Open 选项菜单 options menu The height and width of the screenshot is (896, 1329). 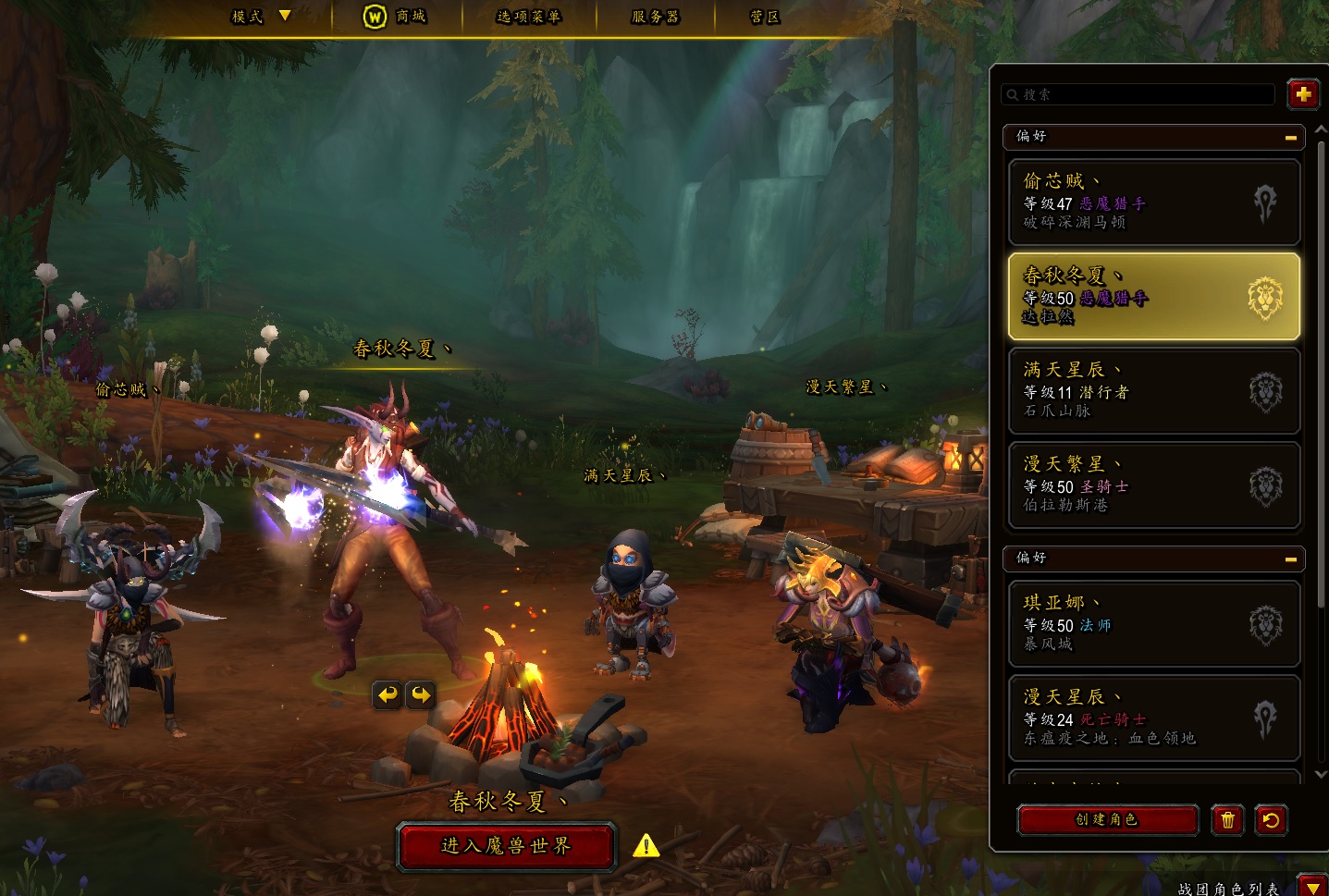coord(528,16)
